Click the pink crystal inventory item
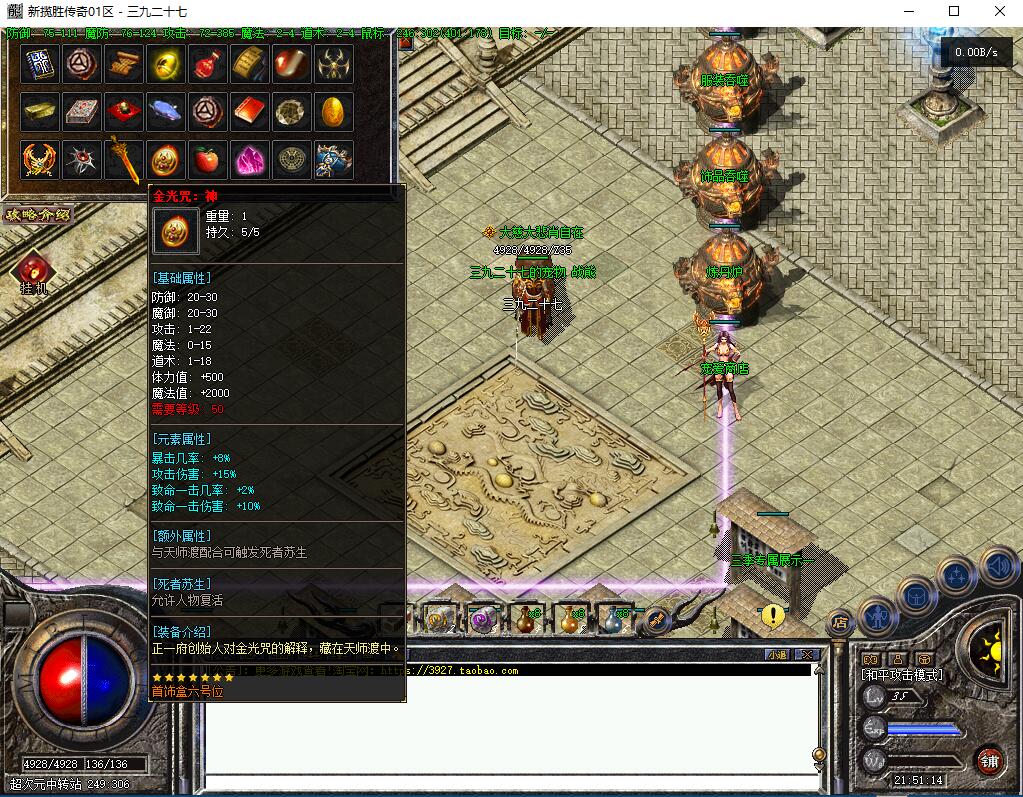The image size is (1023, 797). [x=249, y=159]
